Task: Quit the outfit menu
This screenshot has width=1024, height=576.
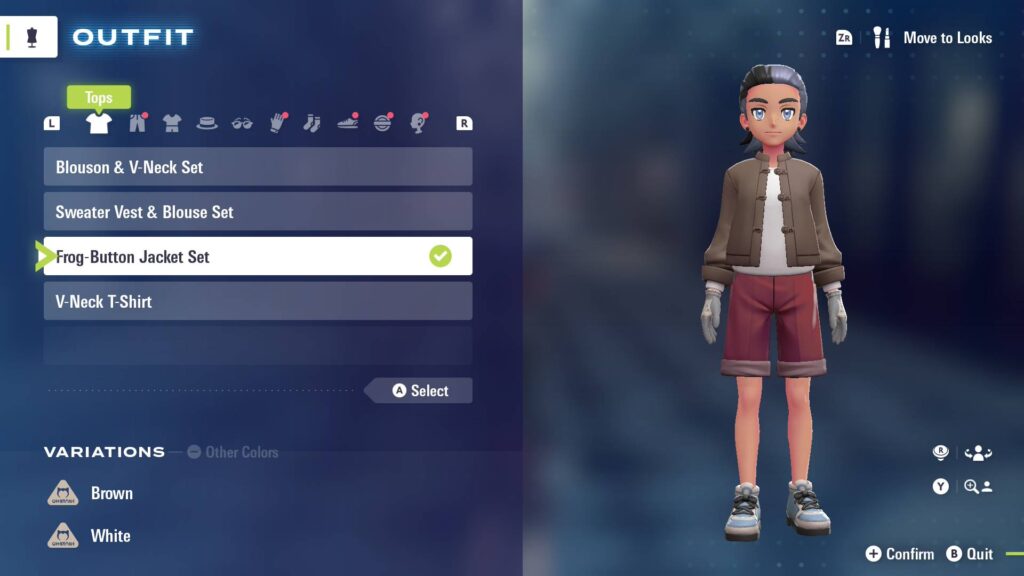Action: pos(969,554)
